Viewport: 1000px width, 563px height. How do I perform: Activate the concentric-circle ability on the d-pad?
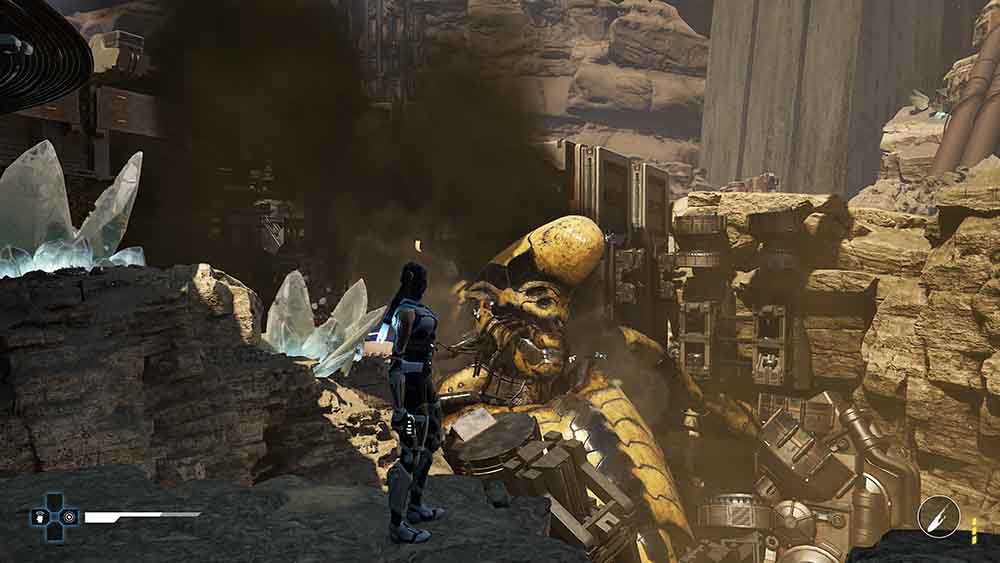68,518
